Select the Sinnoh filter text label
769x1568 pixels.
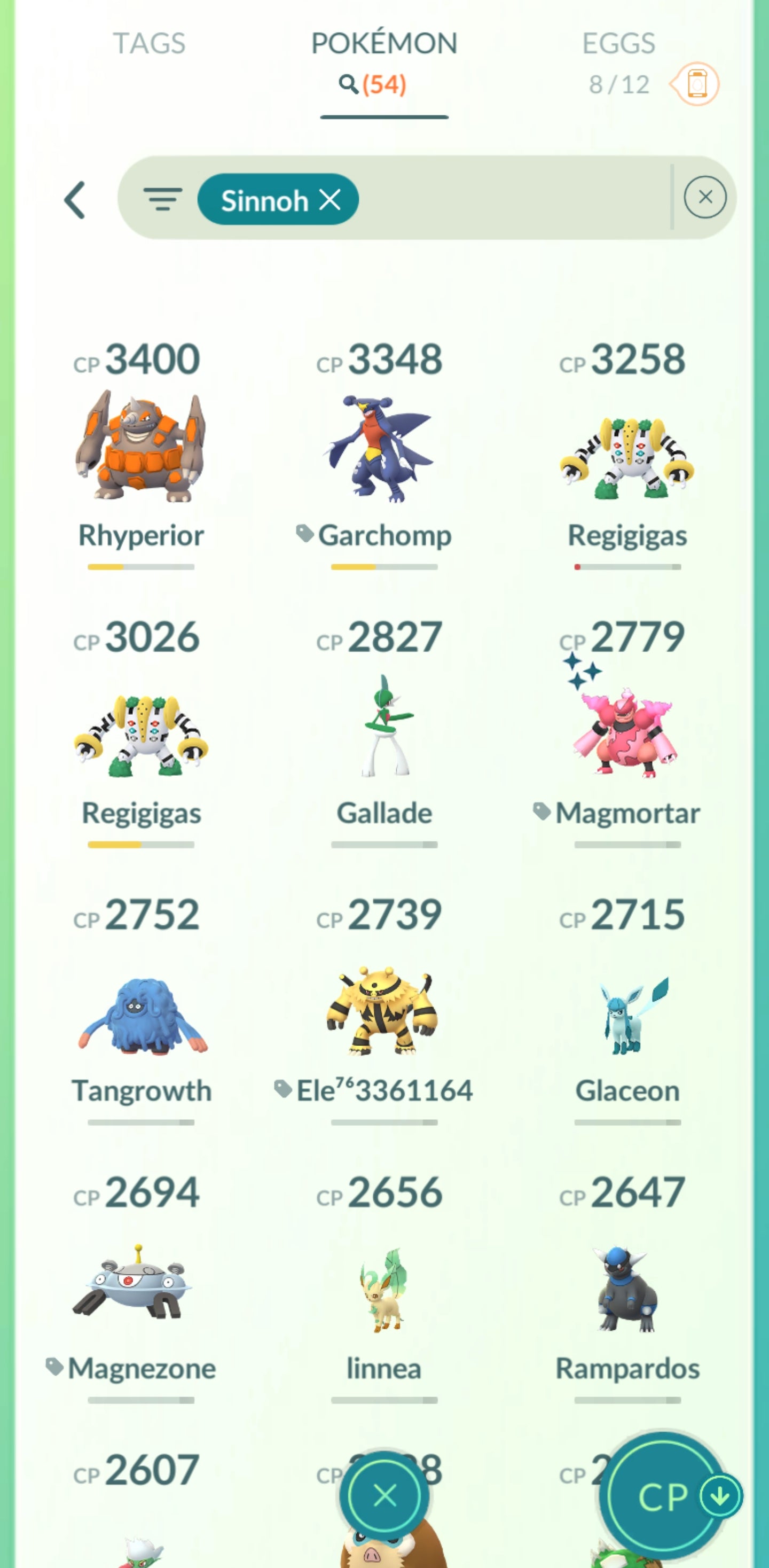265,200
